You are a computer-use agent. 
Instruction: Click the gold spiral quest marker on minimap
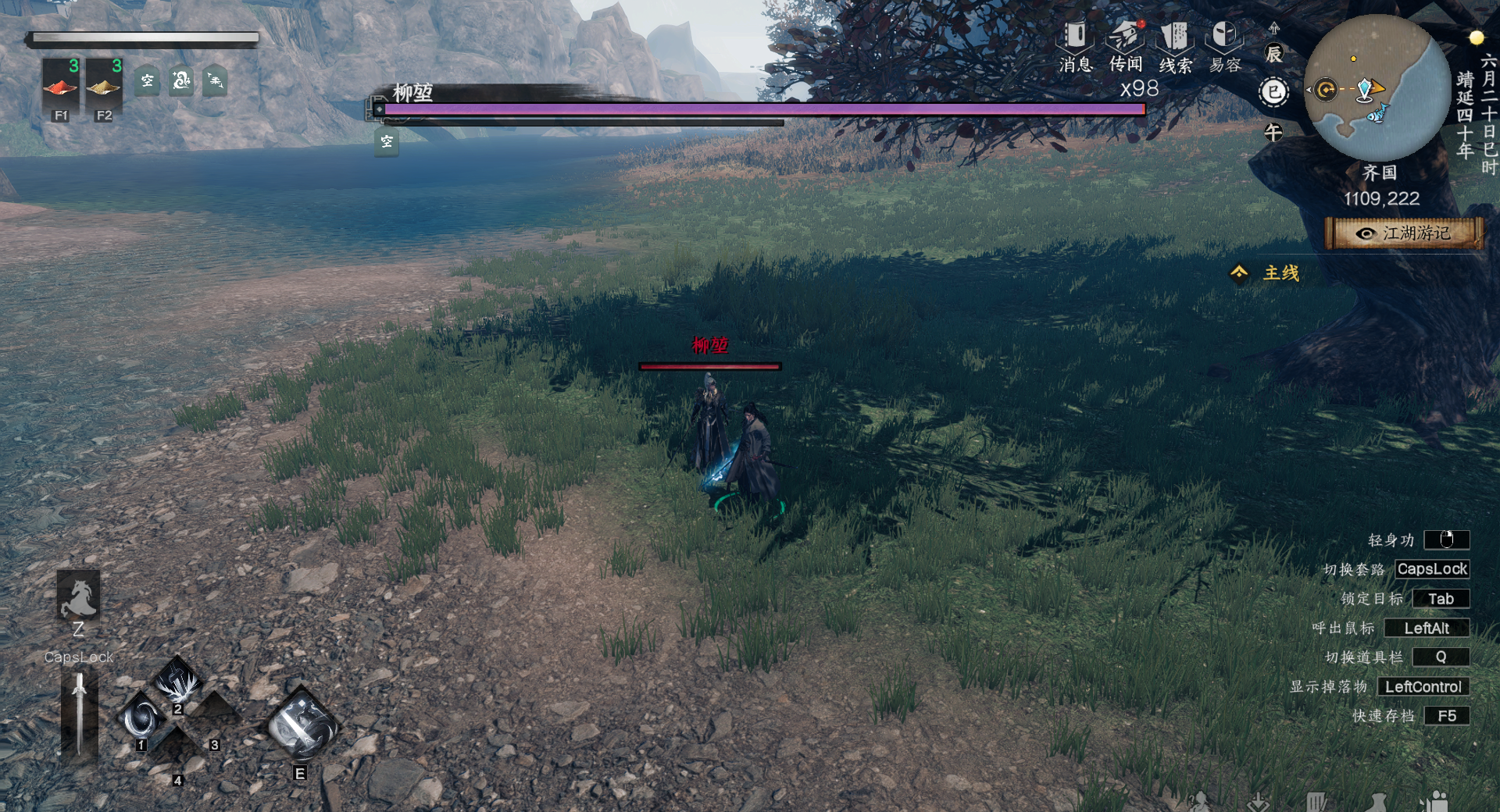tap(1326, 90)
